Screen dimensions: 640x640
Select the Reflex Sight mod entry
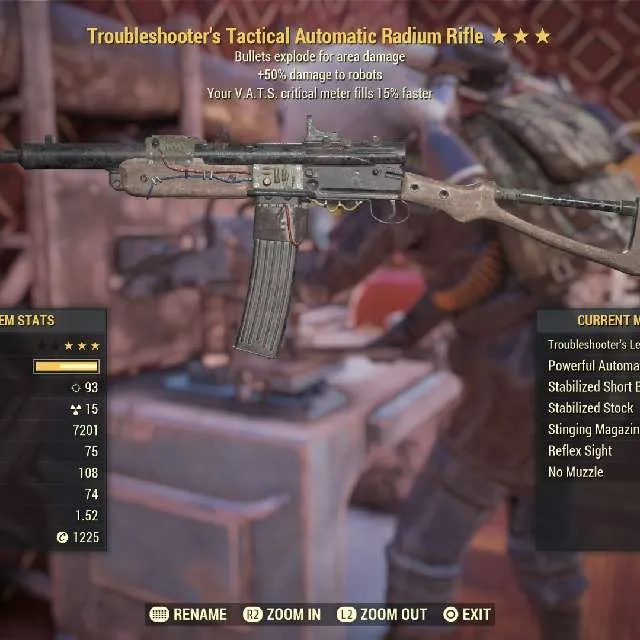click(x=580, y=451)
